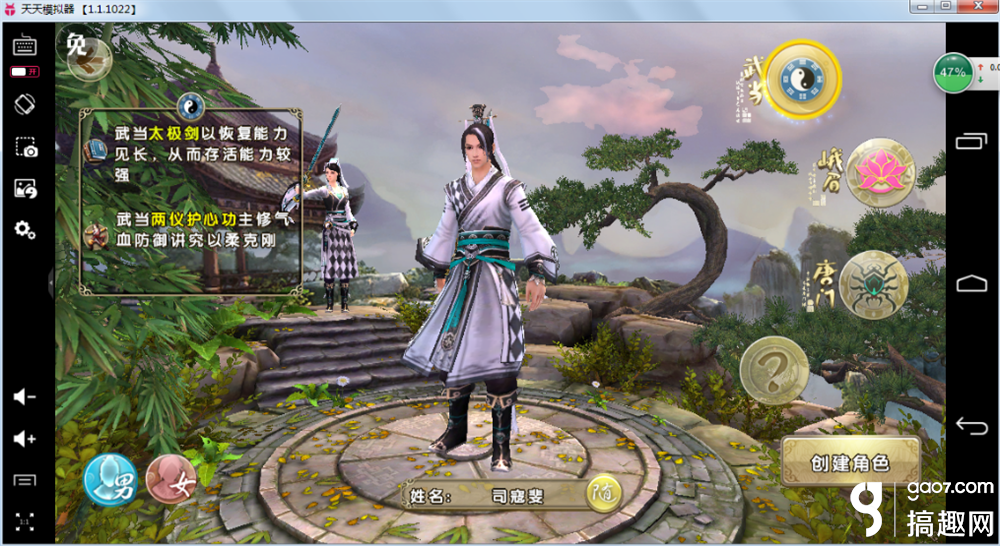Select female gender (女) button
Viewport: 1000px width, 546px height.
[x=171, y=478]
